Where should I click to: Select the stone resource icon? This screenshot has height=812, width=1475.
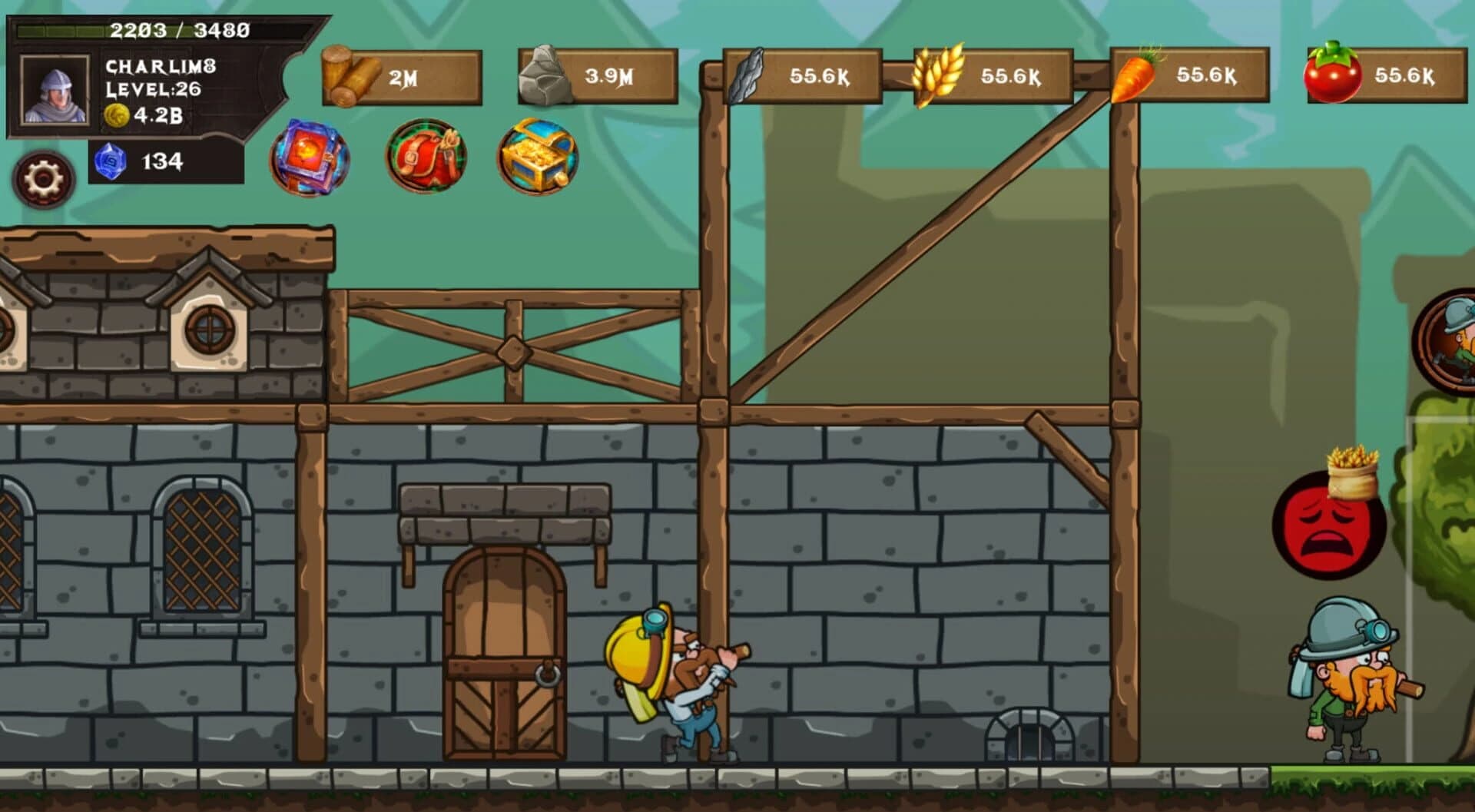(545, 75)
